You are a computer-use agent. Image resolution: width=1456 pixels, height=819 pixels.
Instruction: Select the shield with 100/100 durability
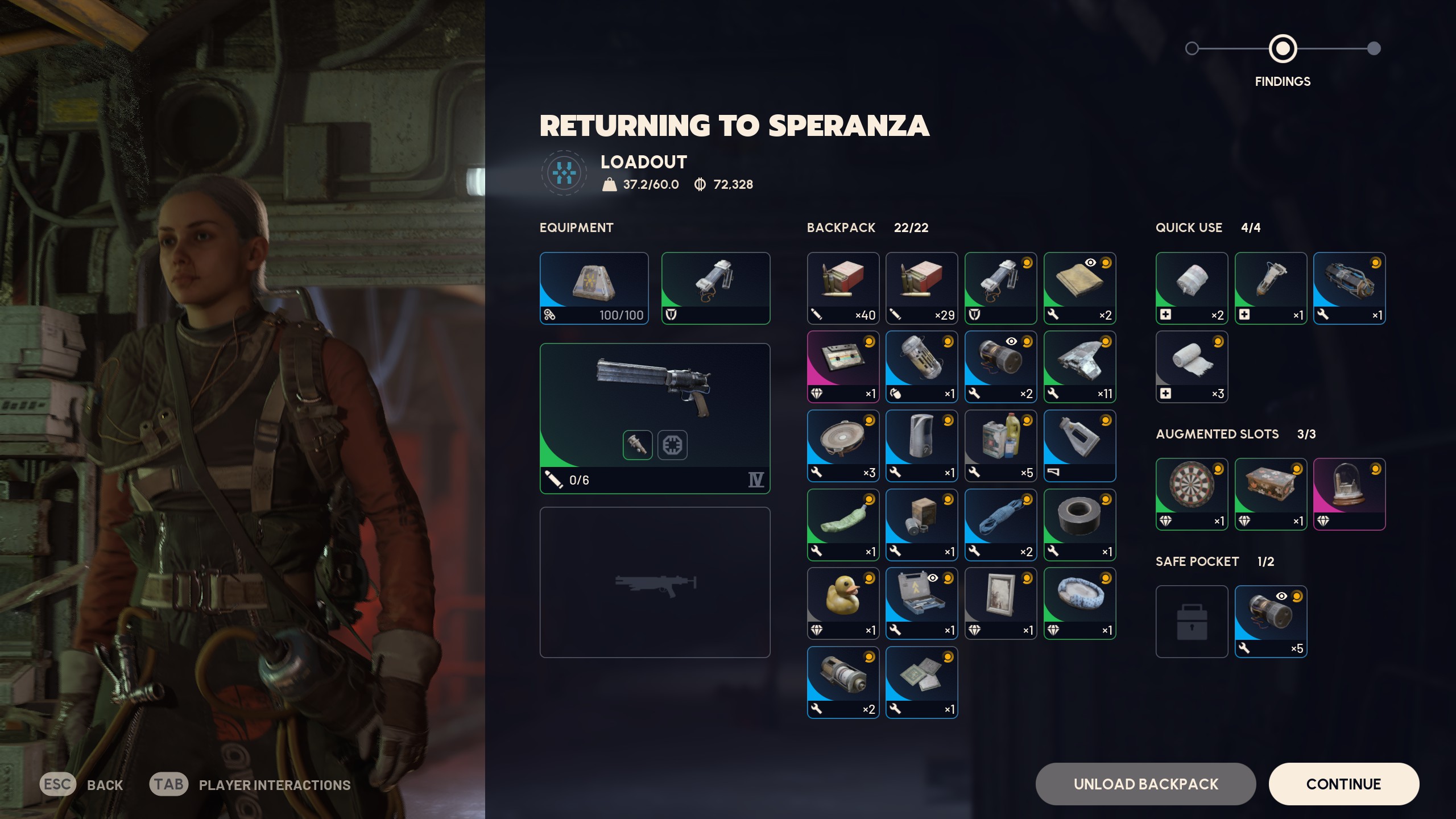[594, 288]
